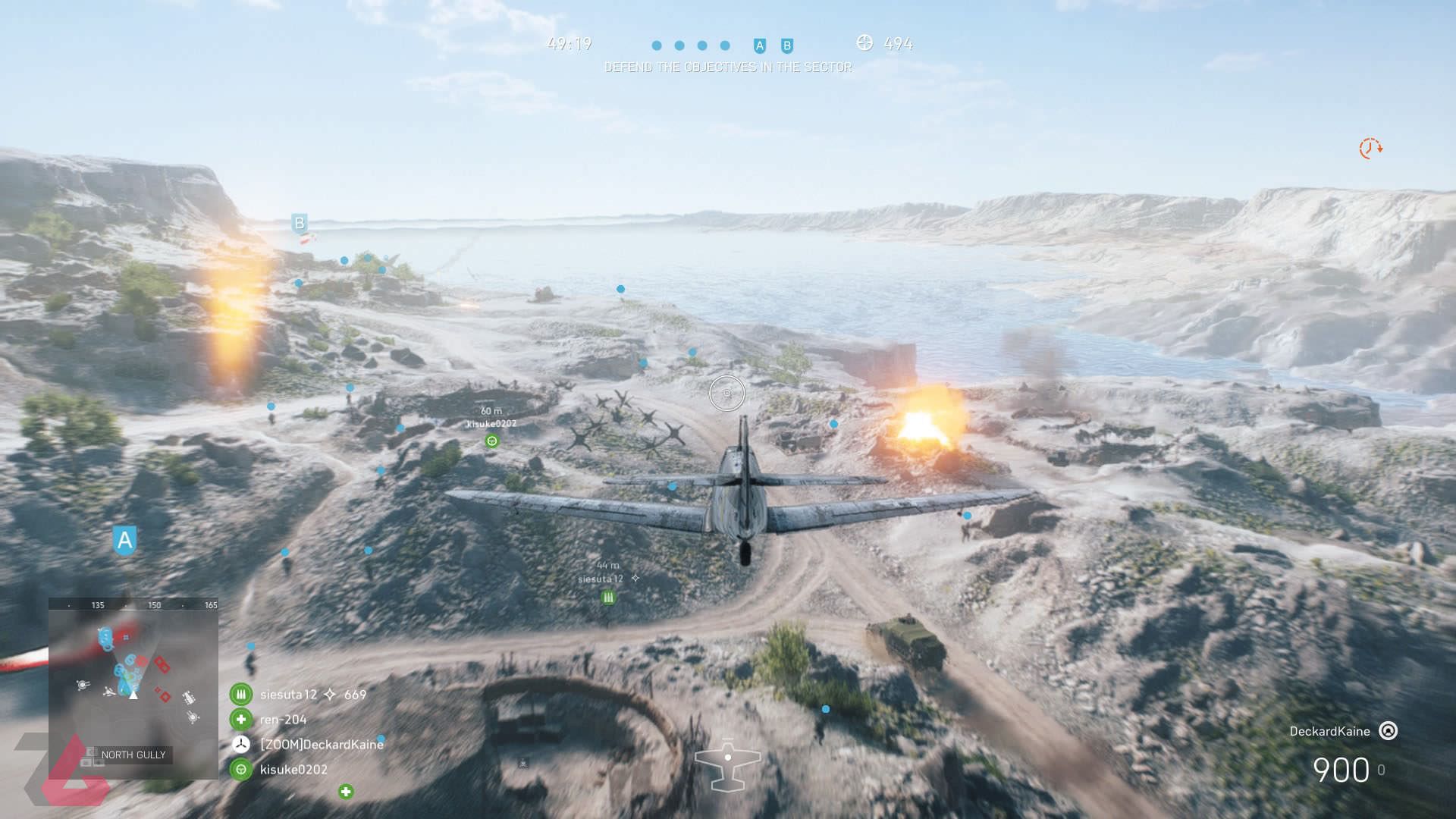Image resolution: width=1456 pixels, height=819 pixels.
Task: Click objective B marker in top bar
Action: pyautogui.click(x=787, y=46)
